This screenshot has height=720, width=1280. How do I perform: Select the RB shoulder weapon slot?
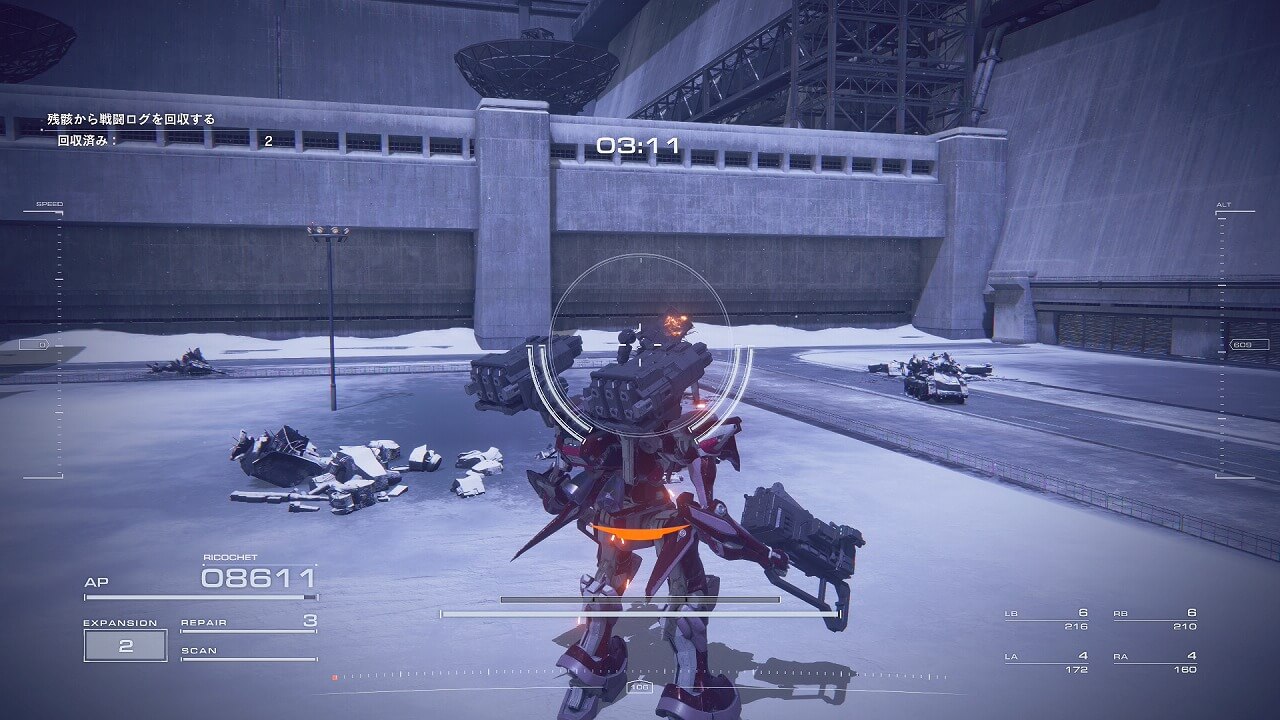tap(1155, 619)
